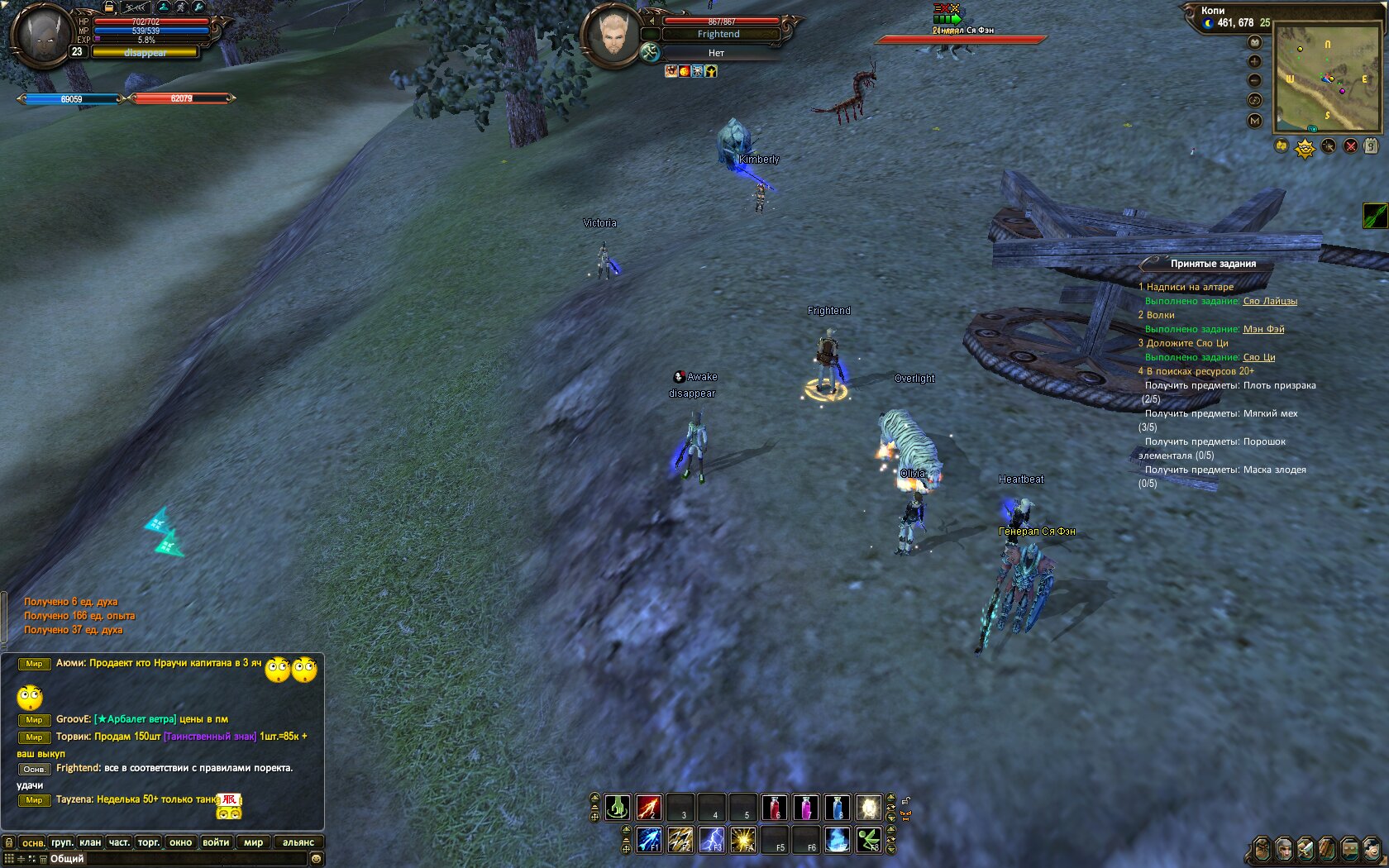
Task: Cast the red fiery strike skill in slot 2
Action: 649,807
